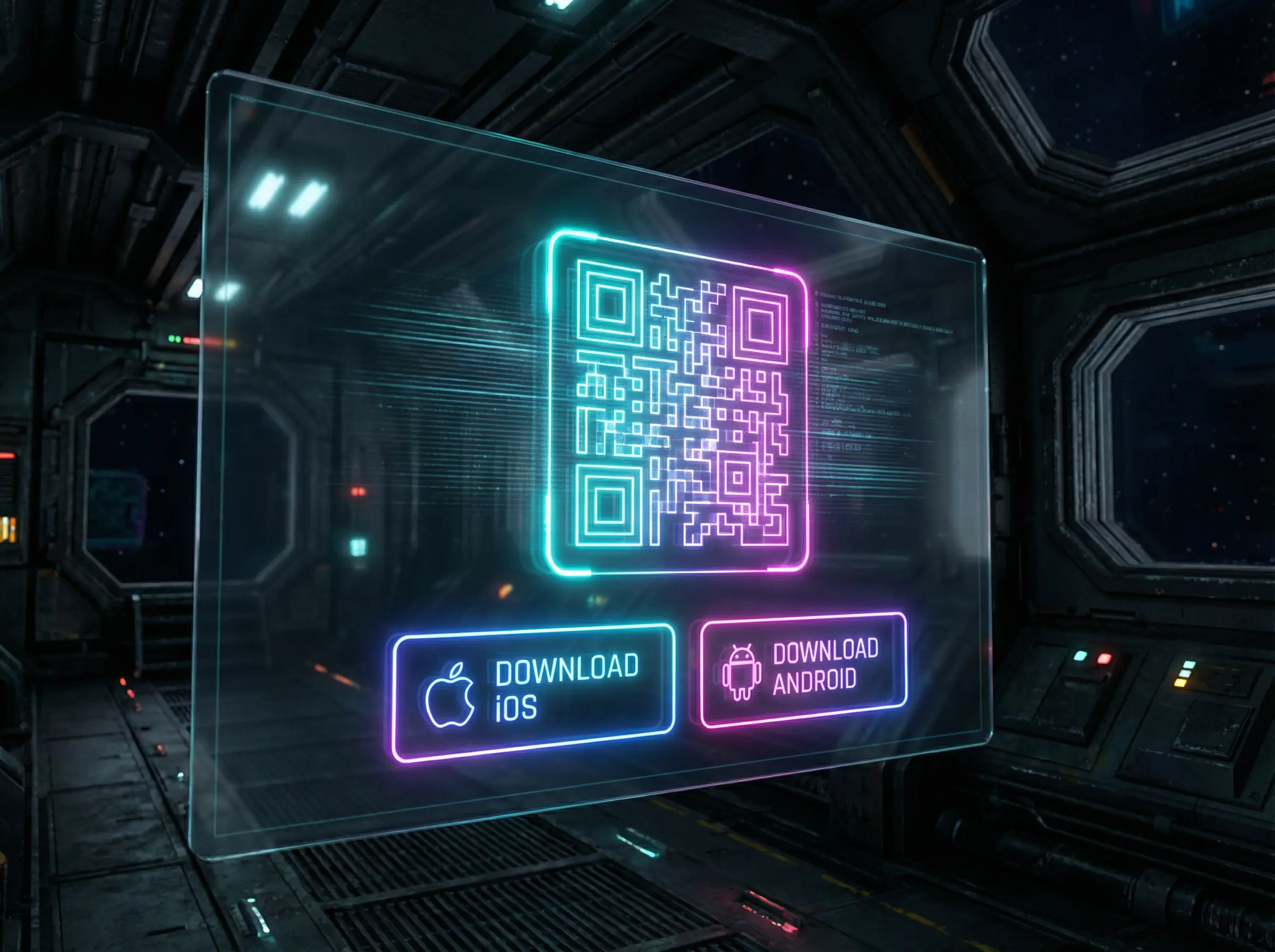This screenshot has height=952, width=1275.
Task: Select the Download Android button
Action: click(803, 669)
